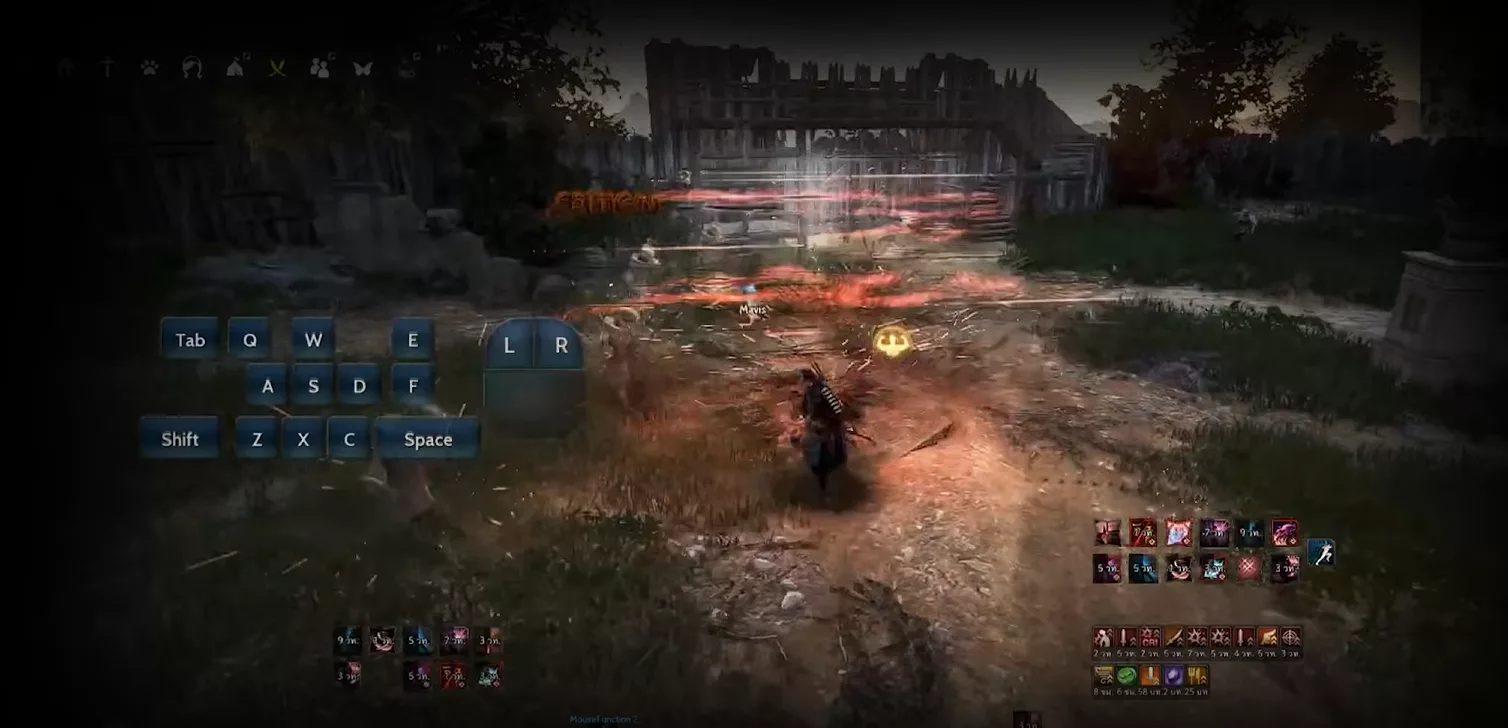The width and height of the screenshot is (1508, 728).
Task: Click the Shift key on the overlay
Action: (x=179, y=438)
